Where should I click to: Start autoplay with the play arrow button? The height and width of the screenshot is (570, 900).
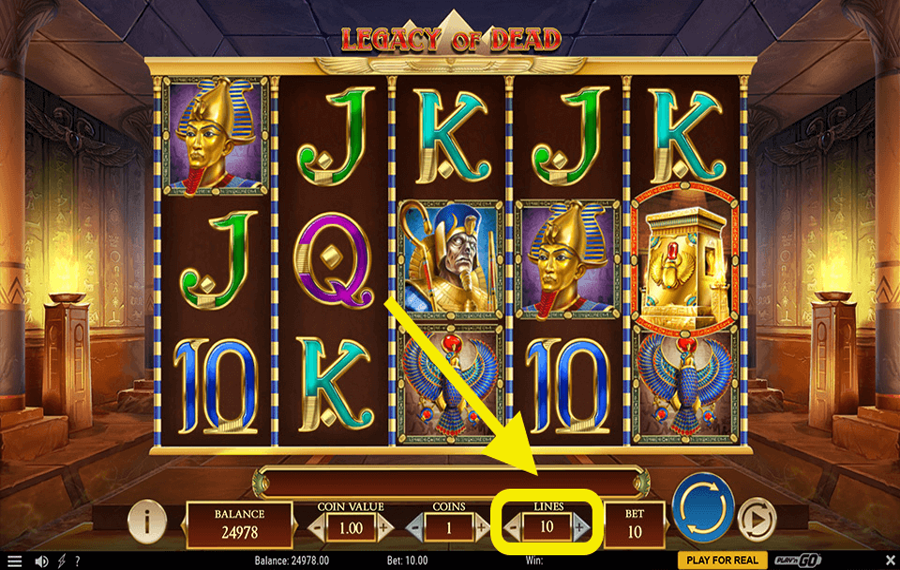(757, 520)
